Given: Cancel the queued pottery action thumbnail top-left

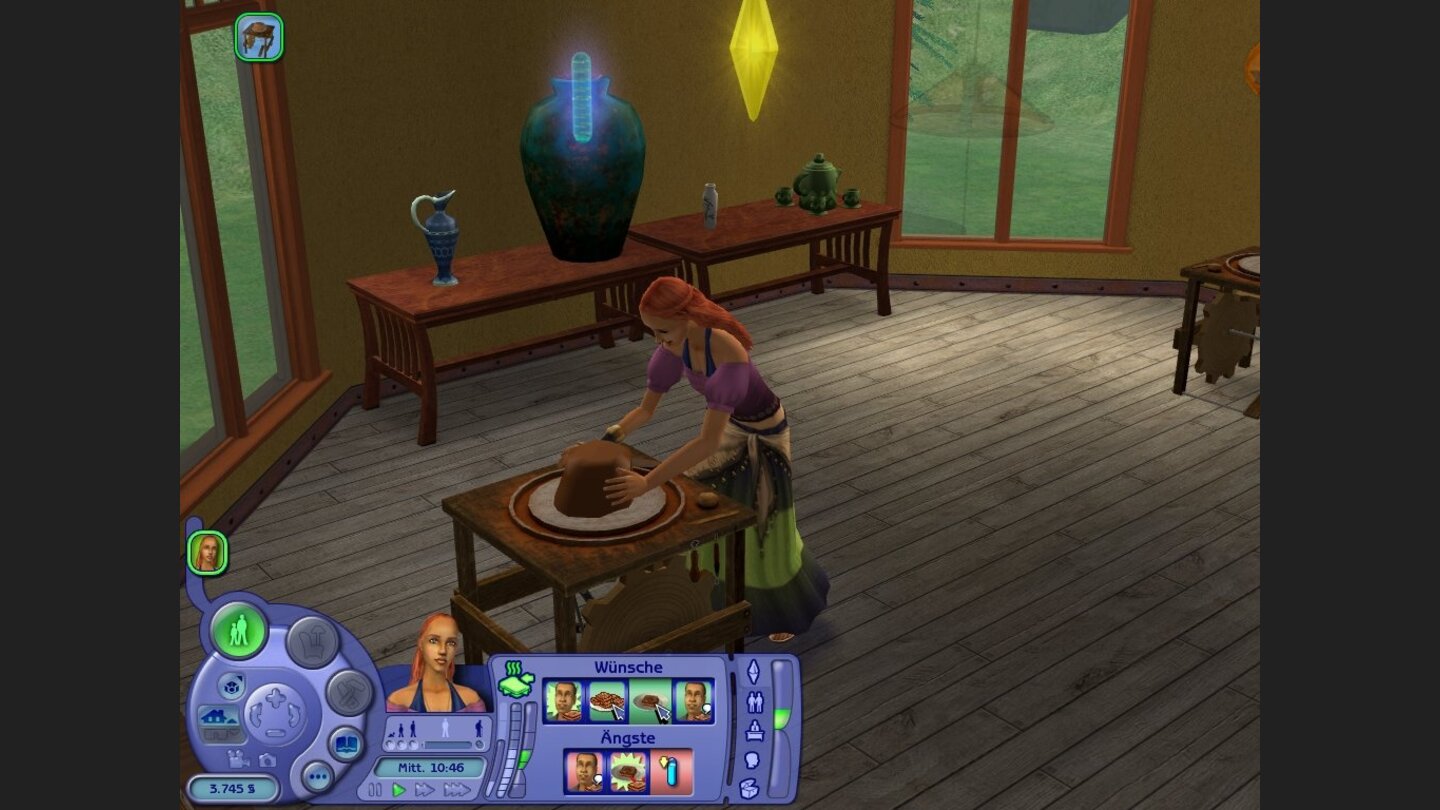Looking at the screenshot, I should coord(258,38).
